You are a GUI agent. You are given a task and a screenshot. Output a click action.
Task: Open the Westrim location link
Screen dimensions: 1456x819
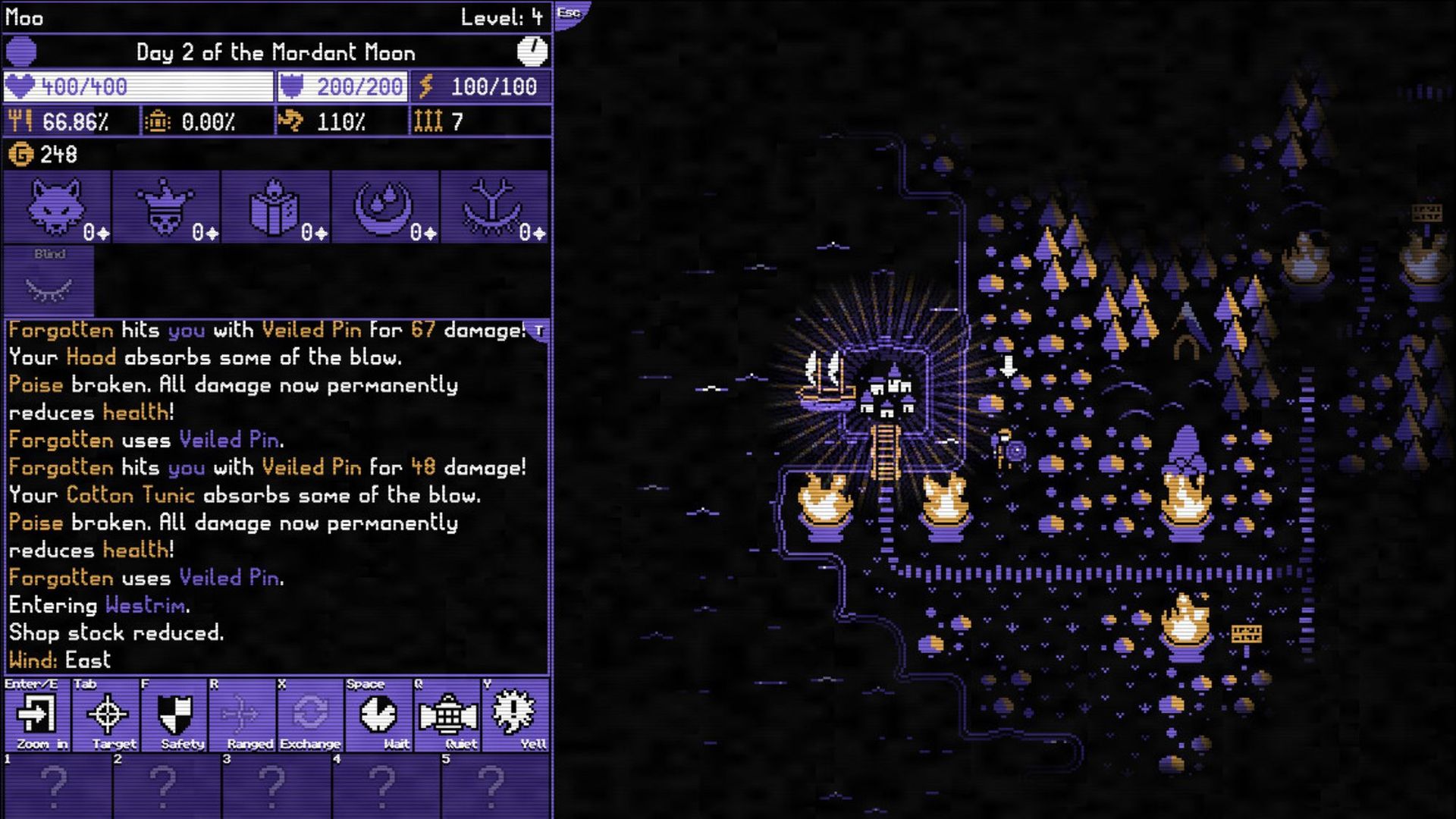click(146, 605)
